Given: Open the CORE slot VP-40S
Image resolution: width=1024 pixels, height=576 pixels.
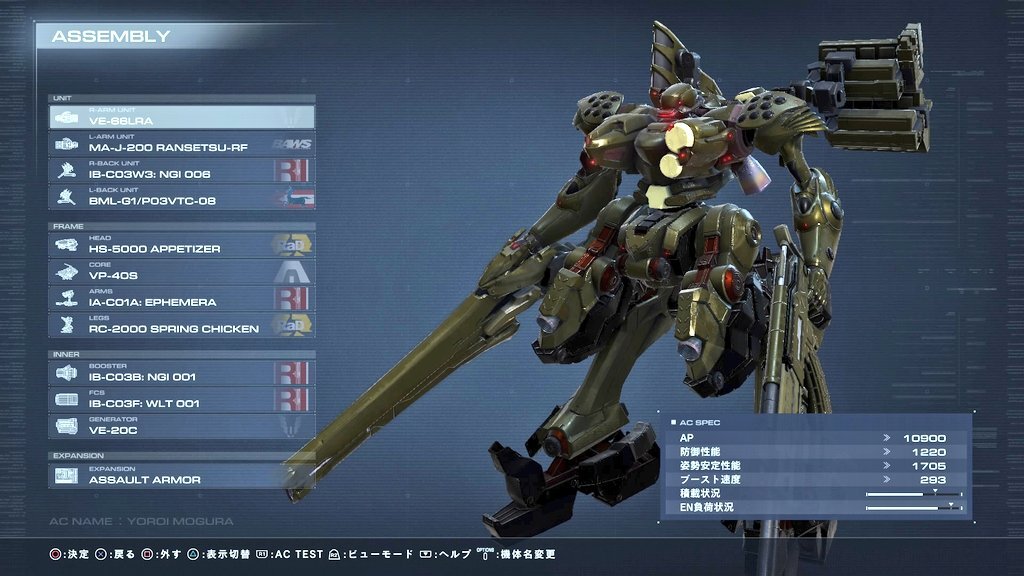Looking at the screenshot, I should click(181, 272).
